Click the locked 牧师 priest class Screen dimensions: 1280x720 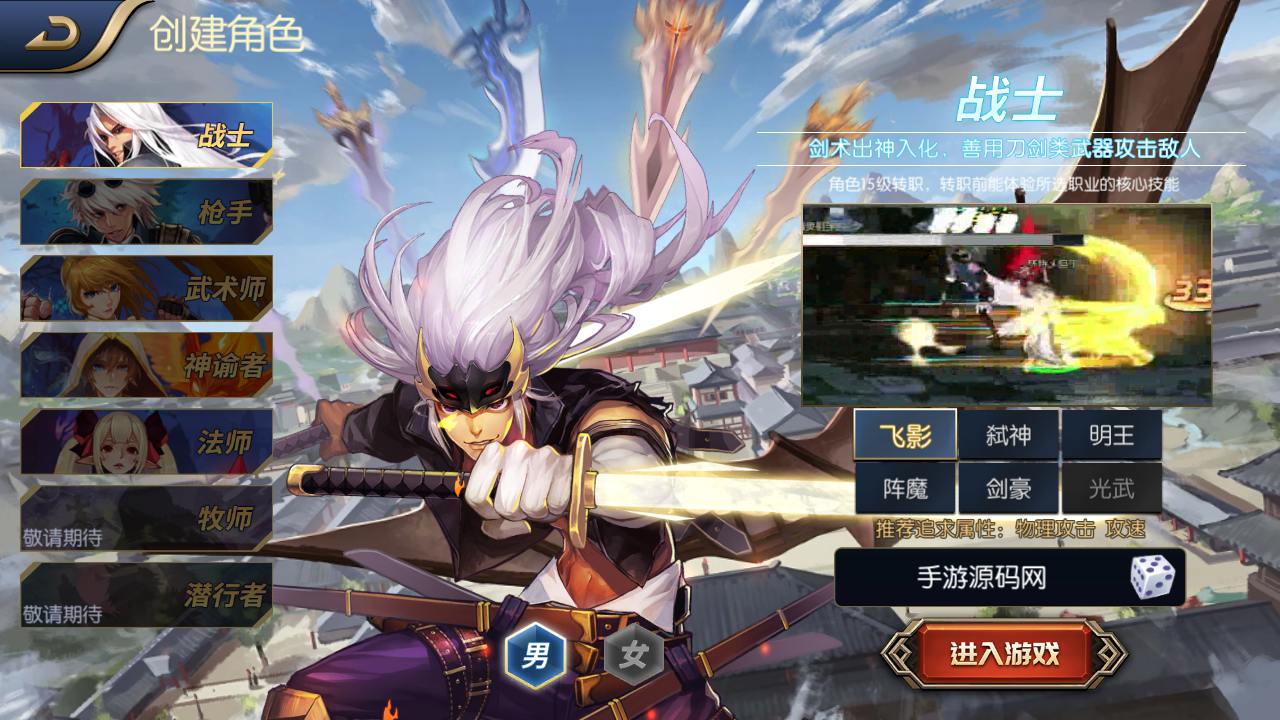146,518
